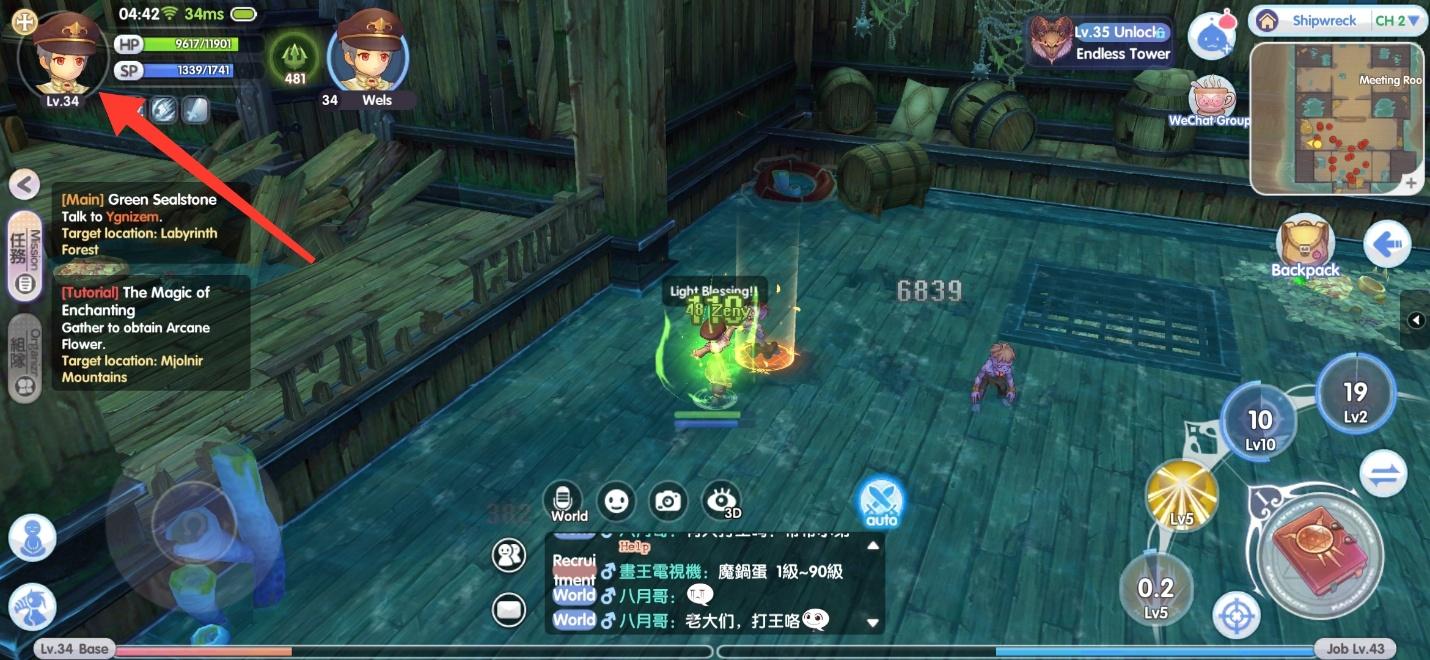The height and width of the screenshot is (660, 1430).
Task: Collapse the quest panel with left arrow
Action: 25,184
